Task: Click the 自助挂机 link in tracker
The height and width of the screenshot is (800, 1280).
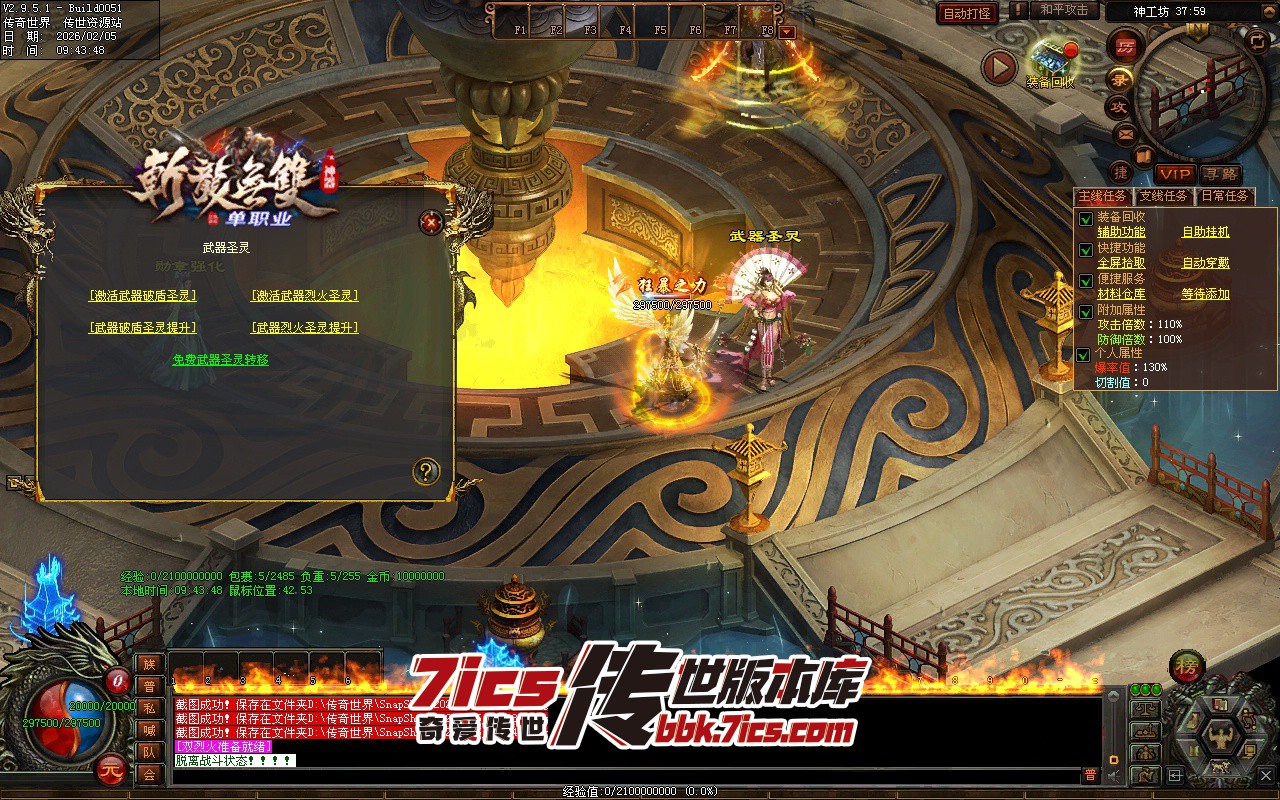Action: click(x=1205, y=232)
